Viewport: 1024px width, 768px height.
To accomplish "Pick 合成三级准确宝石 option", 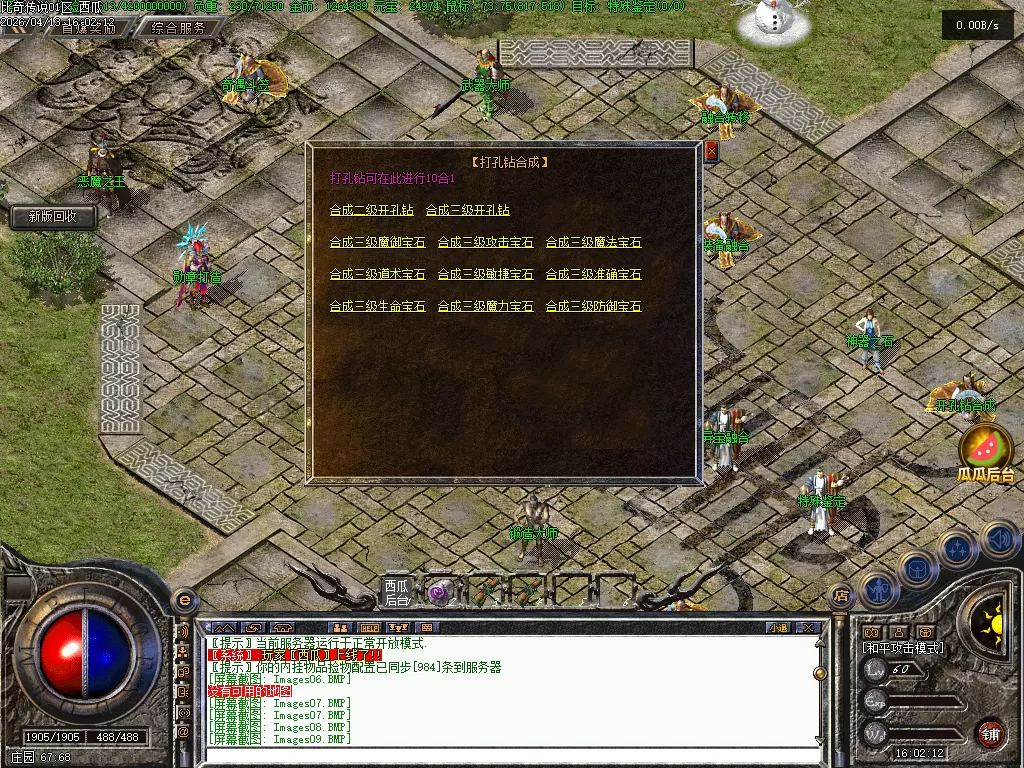I will (x=593, y=274).
